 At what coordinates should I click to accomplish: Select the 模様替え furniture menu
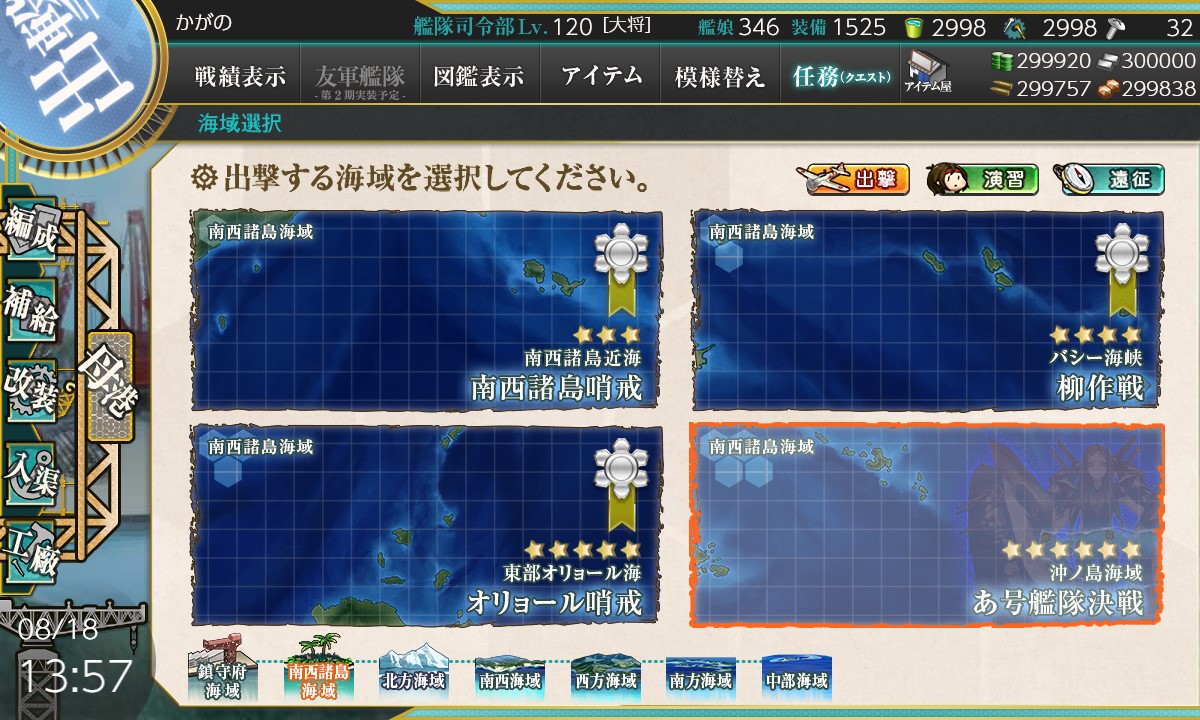pos(719,76)
